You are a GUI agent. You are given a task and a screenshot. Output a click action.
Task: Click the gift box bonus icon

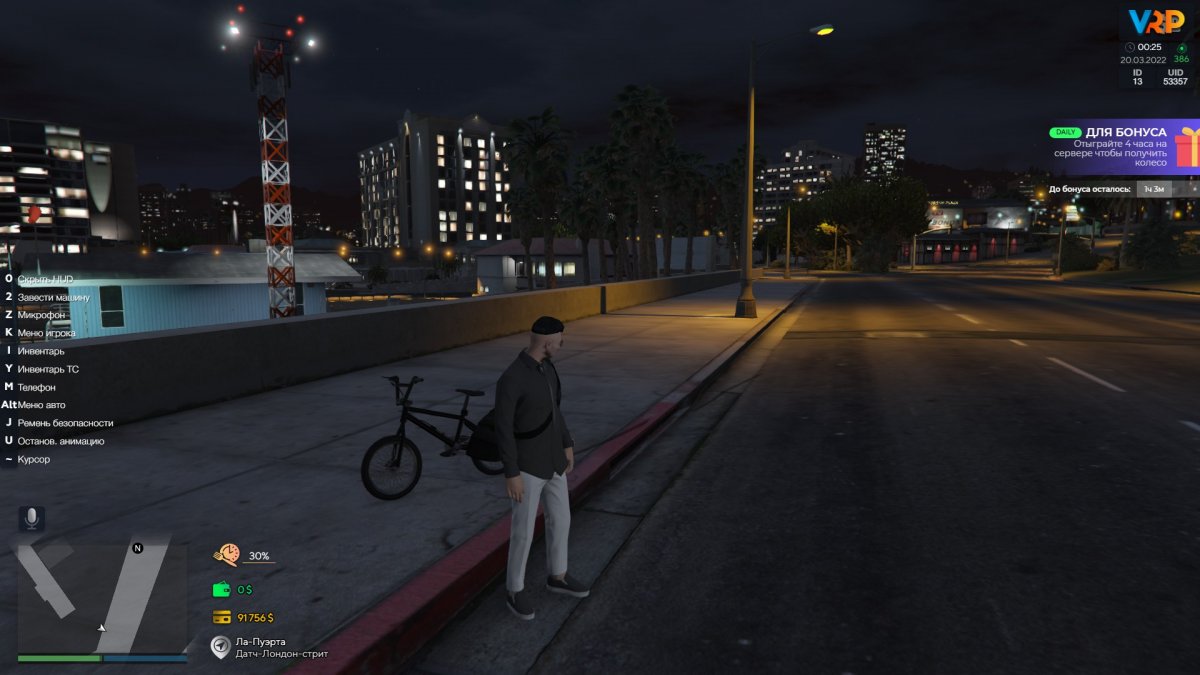point(1187,146)
